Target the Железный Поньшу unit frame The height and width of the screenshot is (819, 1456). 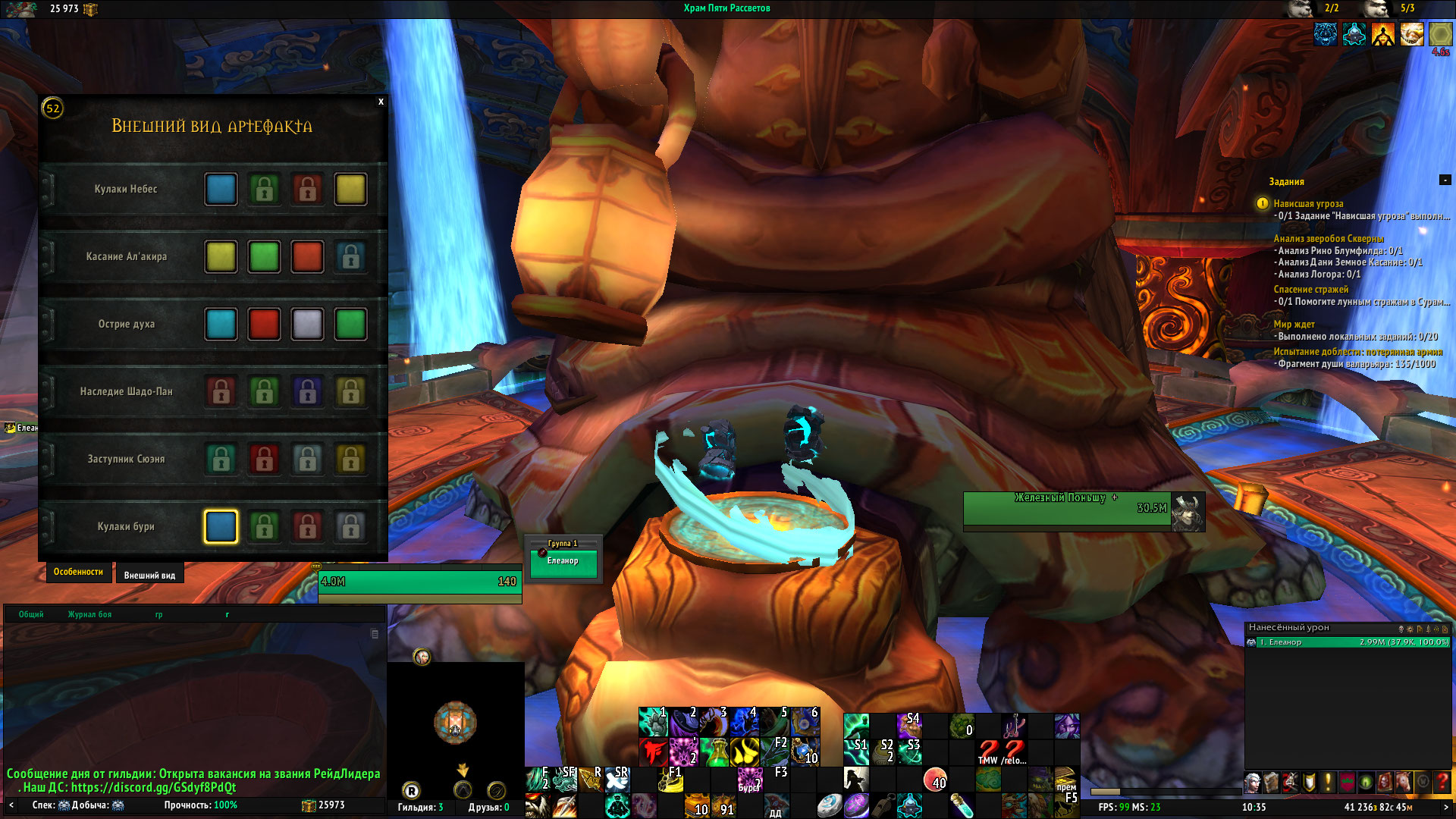click(1067, 508)
